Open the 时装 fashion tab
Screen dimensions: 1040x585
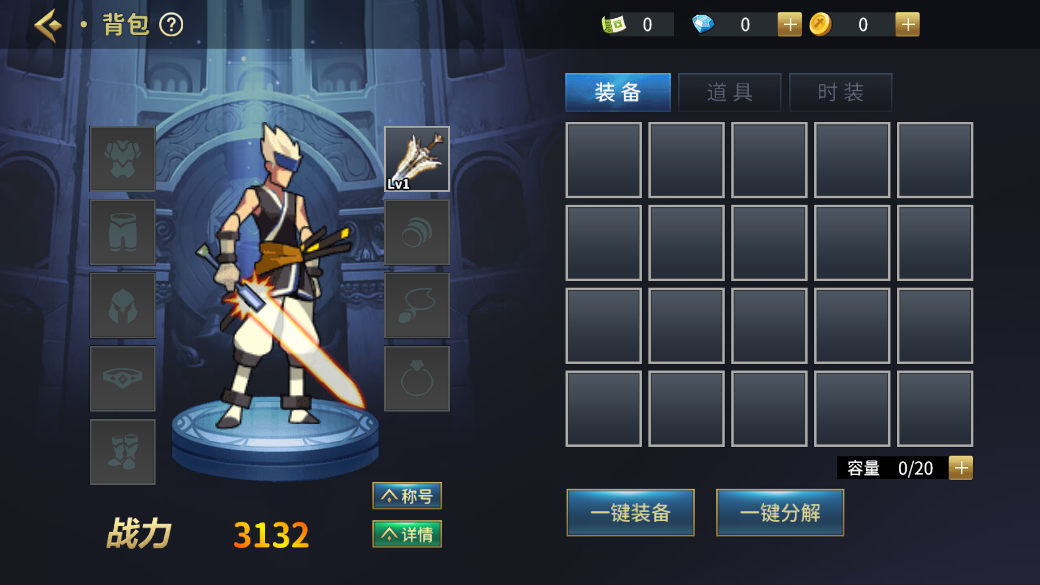coord(840,93)
